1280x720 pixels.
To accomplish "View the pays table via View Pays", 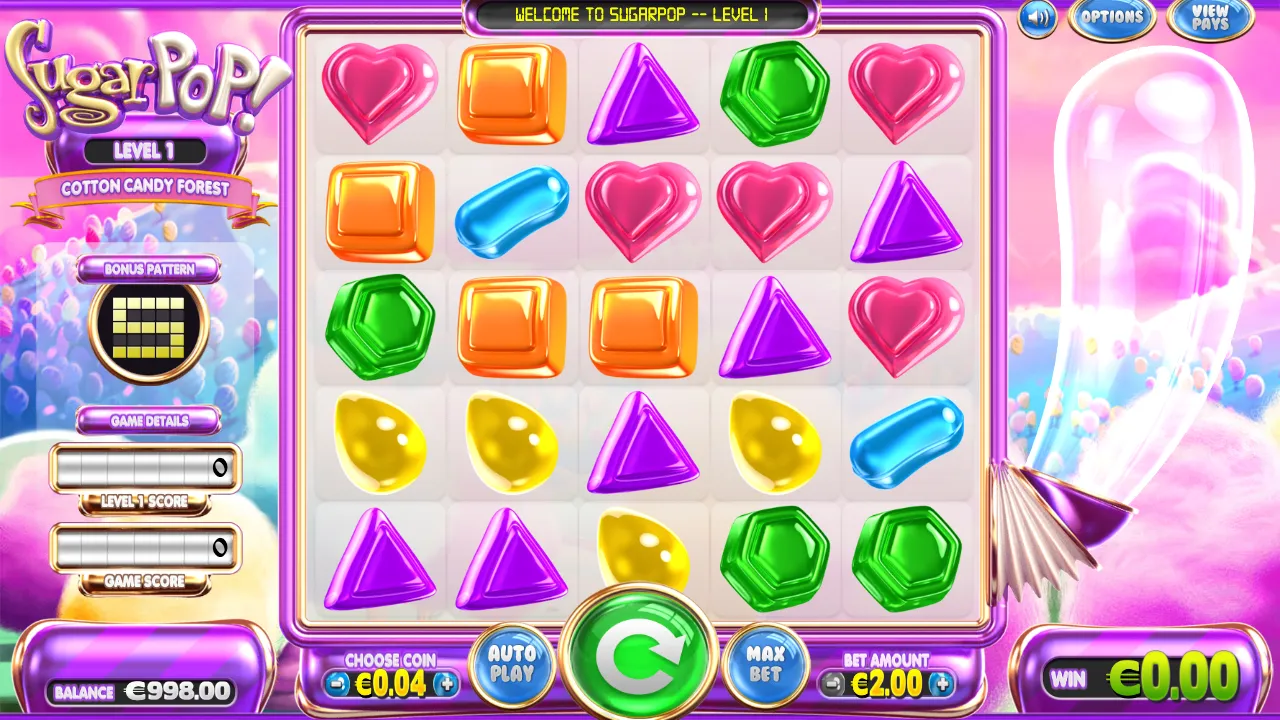I will 1209,18.
